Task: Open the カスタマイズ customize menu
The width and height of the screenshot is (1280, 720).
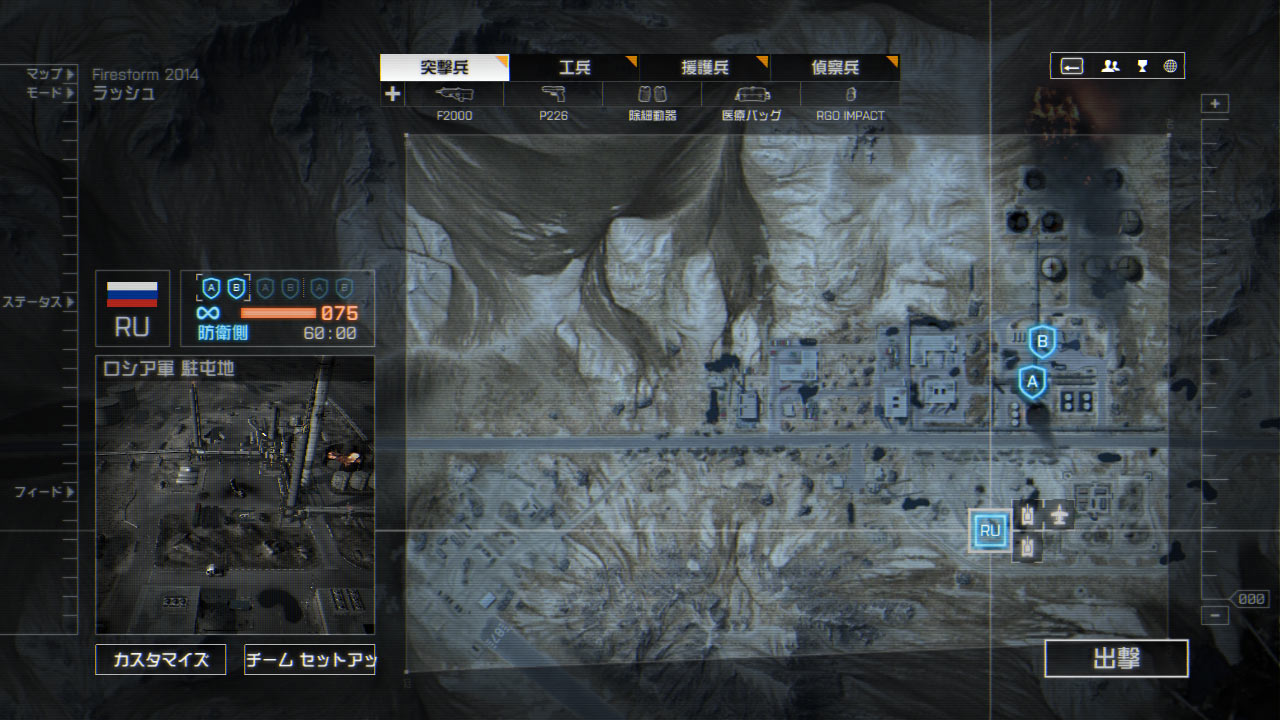Action: pyautogui.click(x=161, y=660)
